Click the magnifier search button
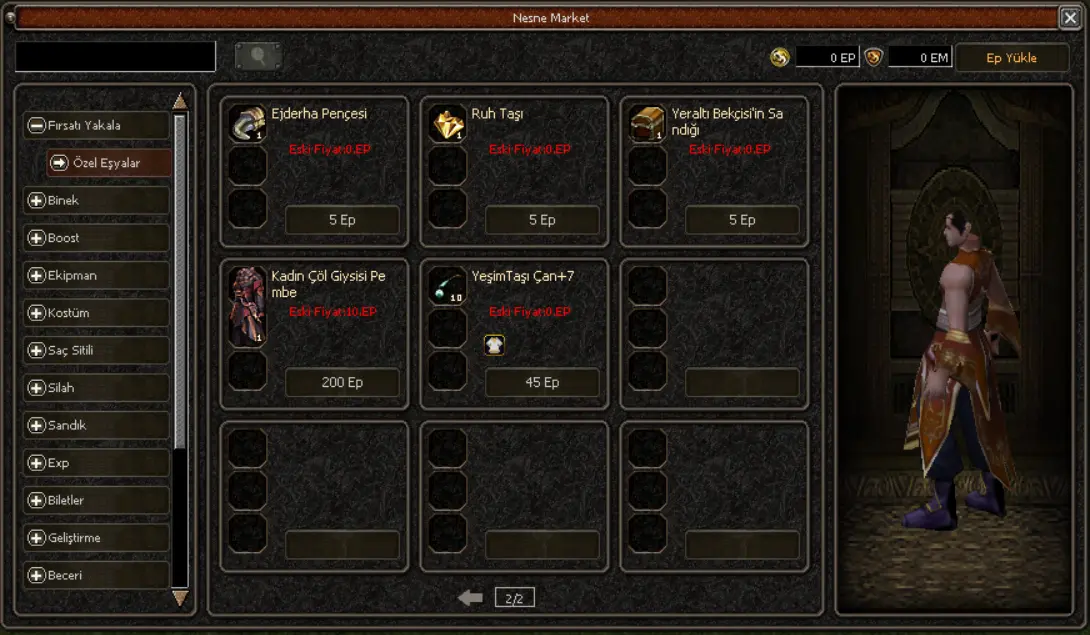The image size is (1090, 635). pyautogui.click(x=258, y=57)
